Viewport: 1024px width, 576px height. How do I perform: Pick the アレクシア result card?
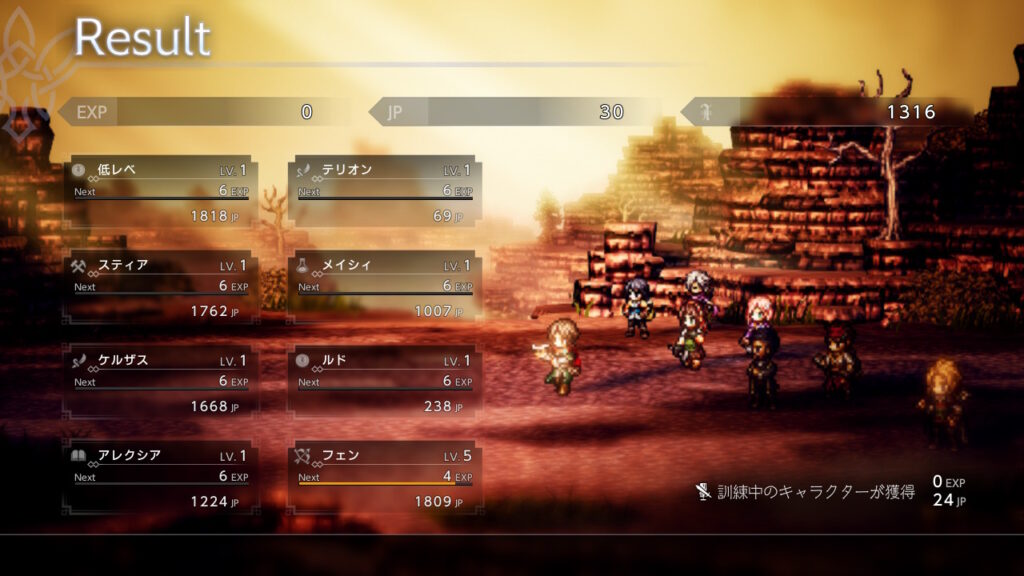[160, 477]
